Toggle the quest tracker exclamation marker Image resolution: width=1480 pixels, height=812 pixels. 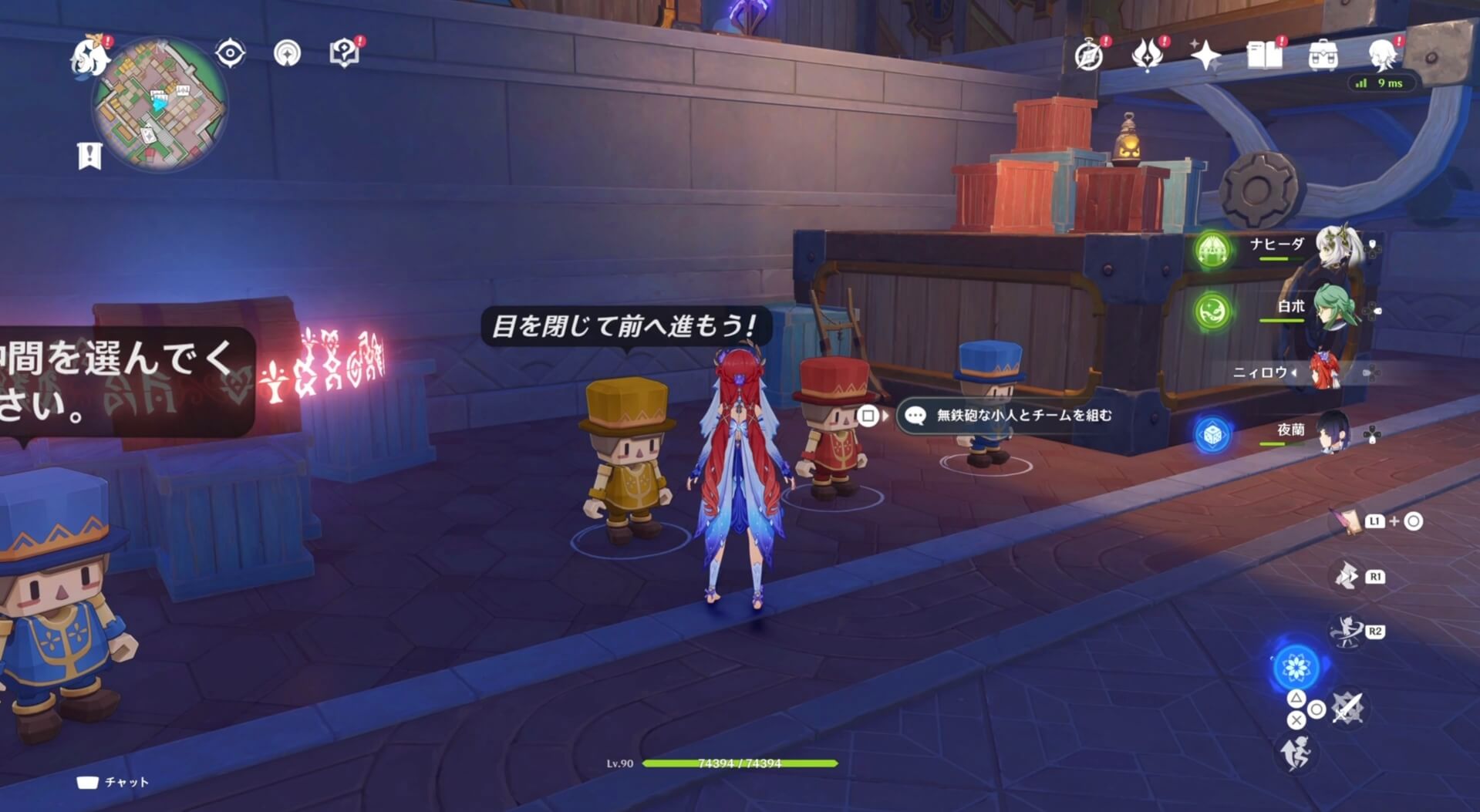pyautogui.click(x=89, y=154)
